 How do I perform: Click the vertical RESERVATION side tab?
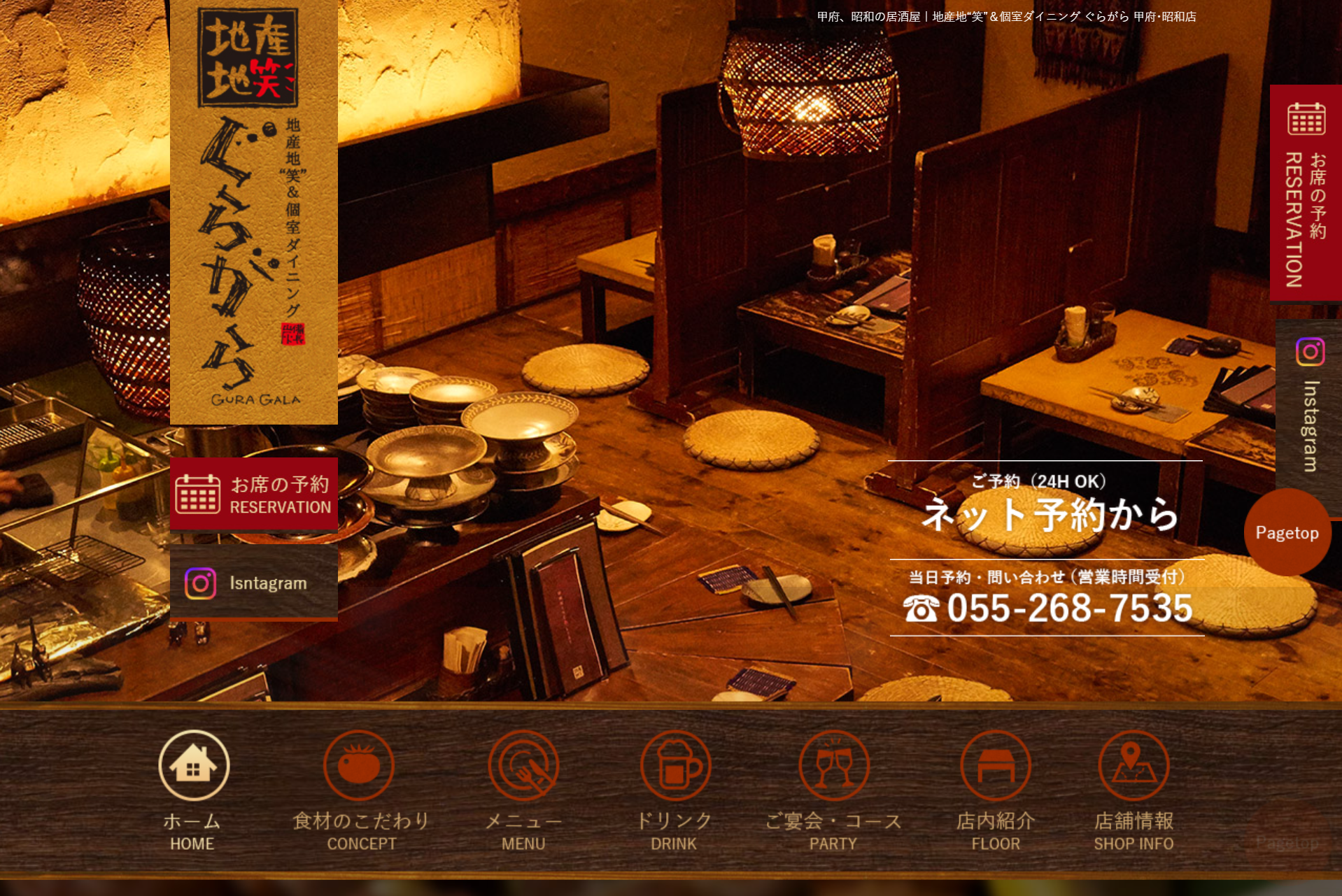click(x=1306, y=193)
